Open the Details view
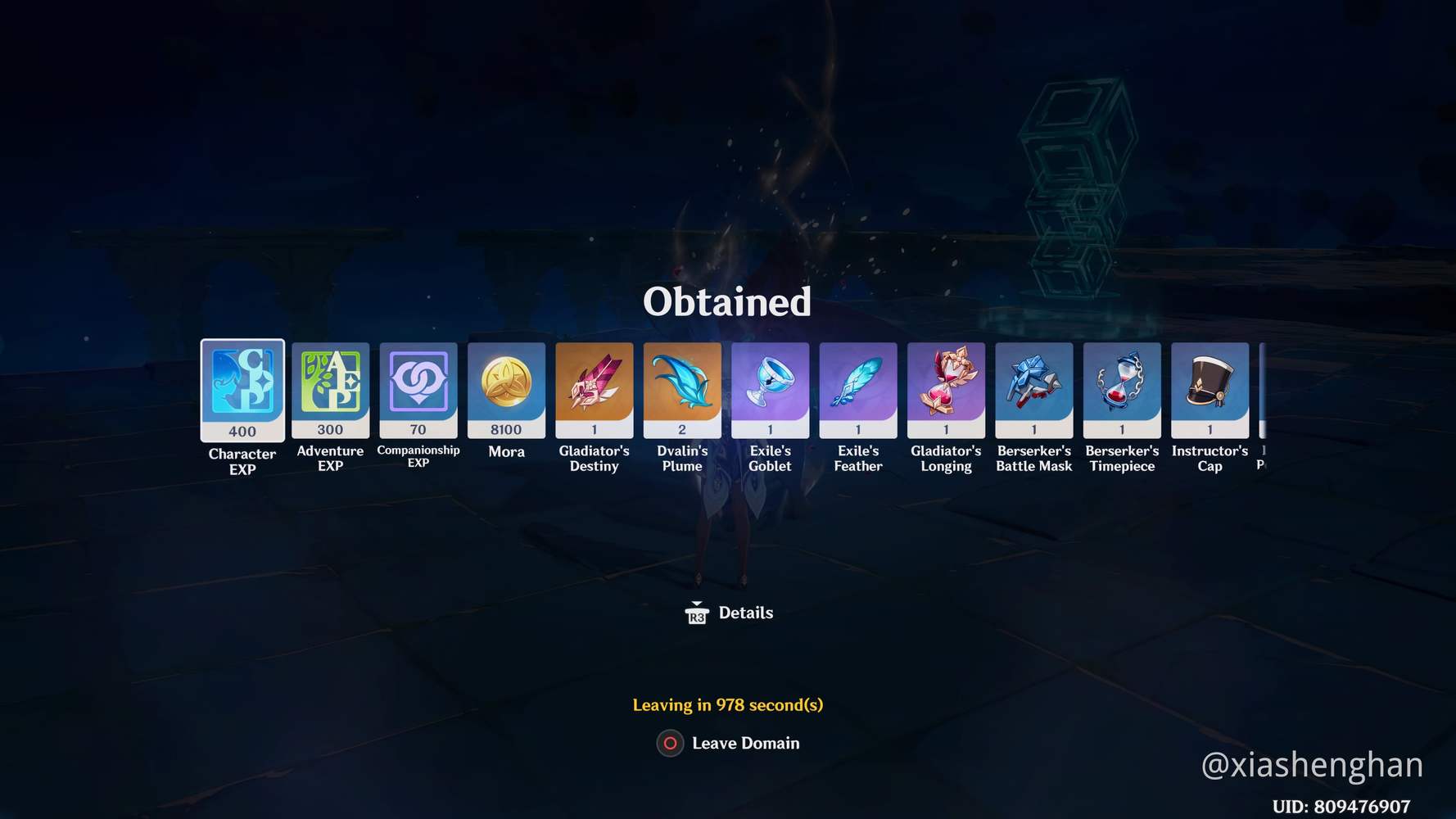Screen dimensions: 1456x819 tap(745, 613)
